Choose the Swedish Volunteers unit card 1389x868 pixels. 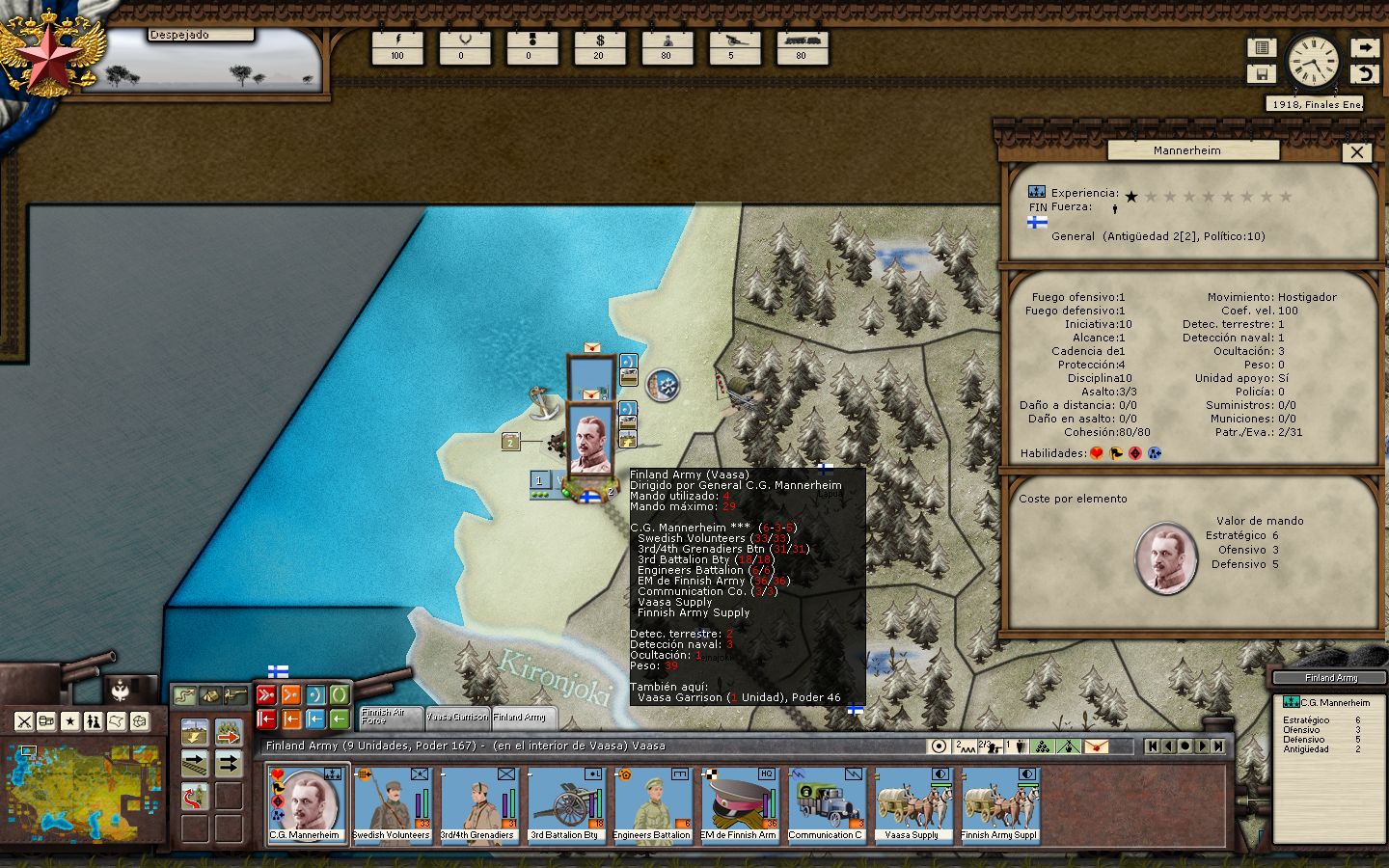click(x=392, y=804)
